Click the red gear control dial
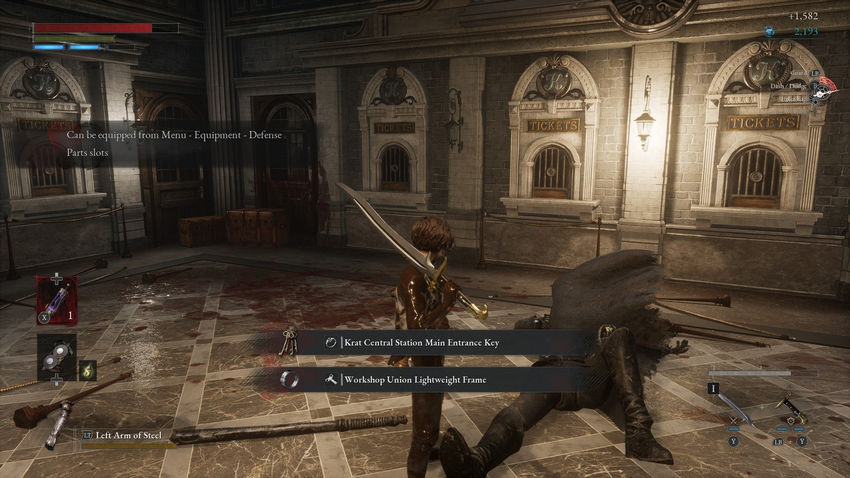Image resolution: width=850 pixels, height=478 pixels. (822, 91)
